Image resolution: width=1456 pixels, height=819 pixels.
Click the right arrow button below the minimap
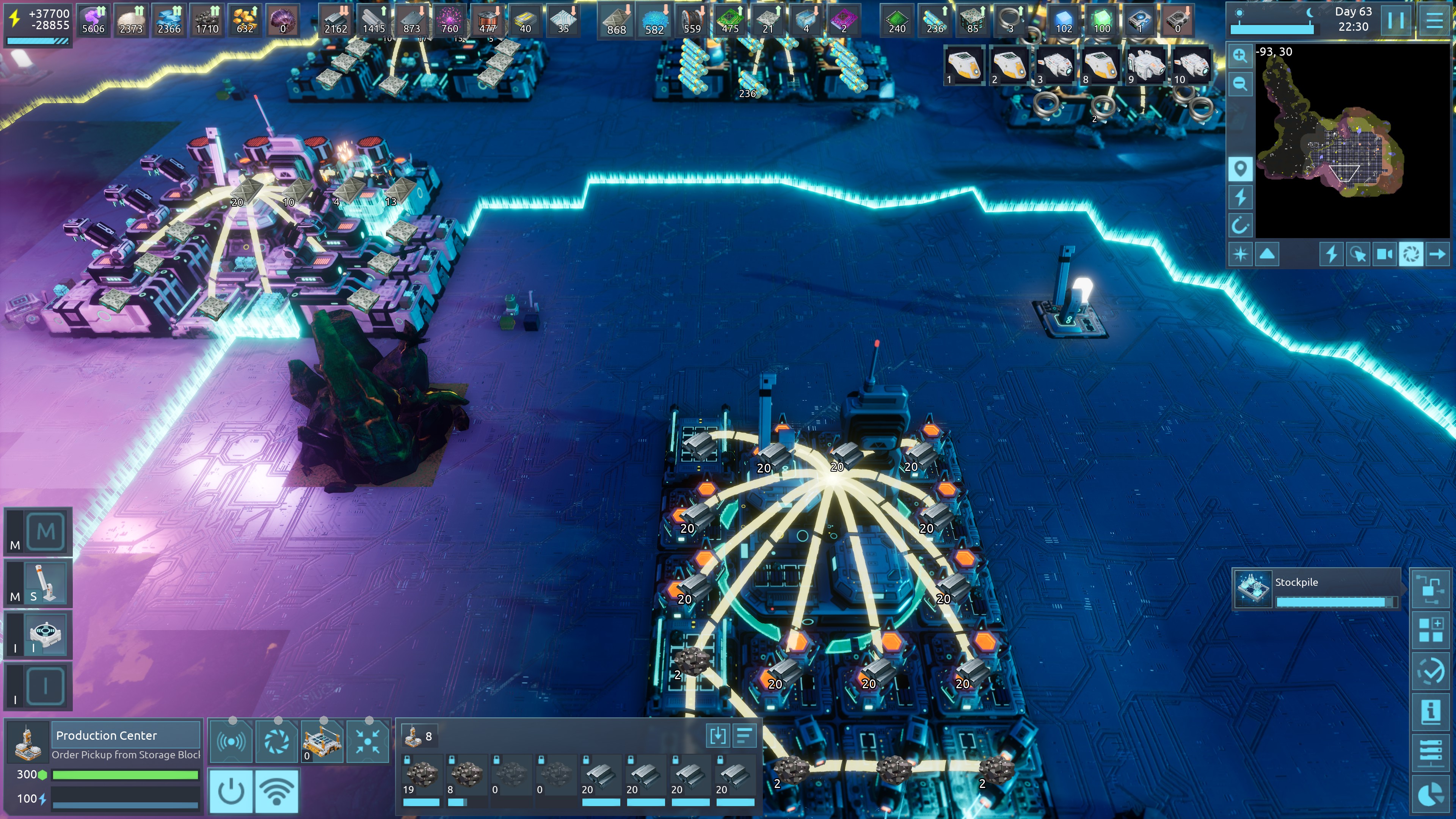1437,254
